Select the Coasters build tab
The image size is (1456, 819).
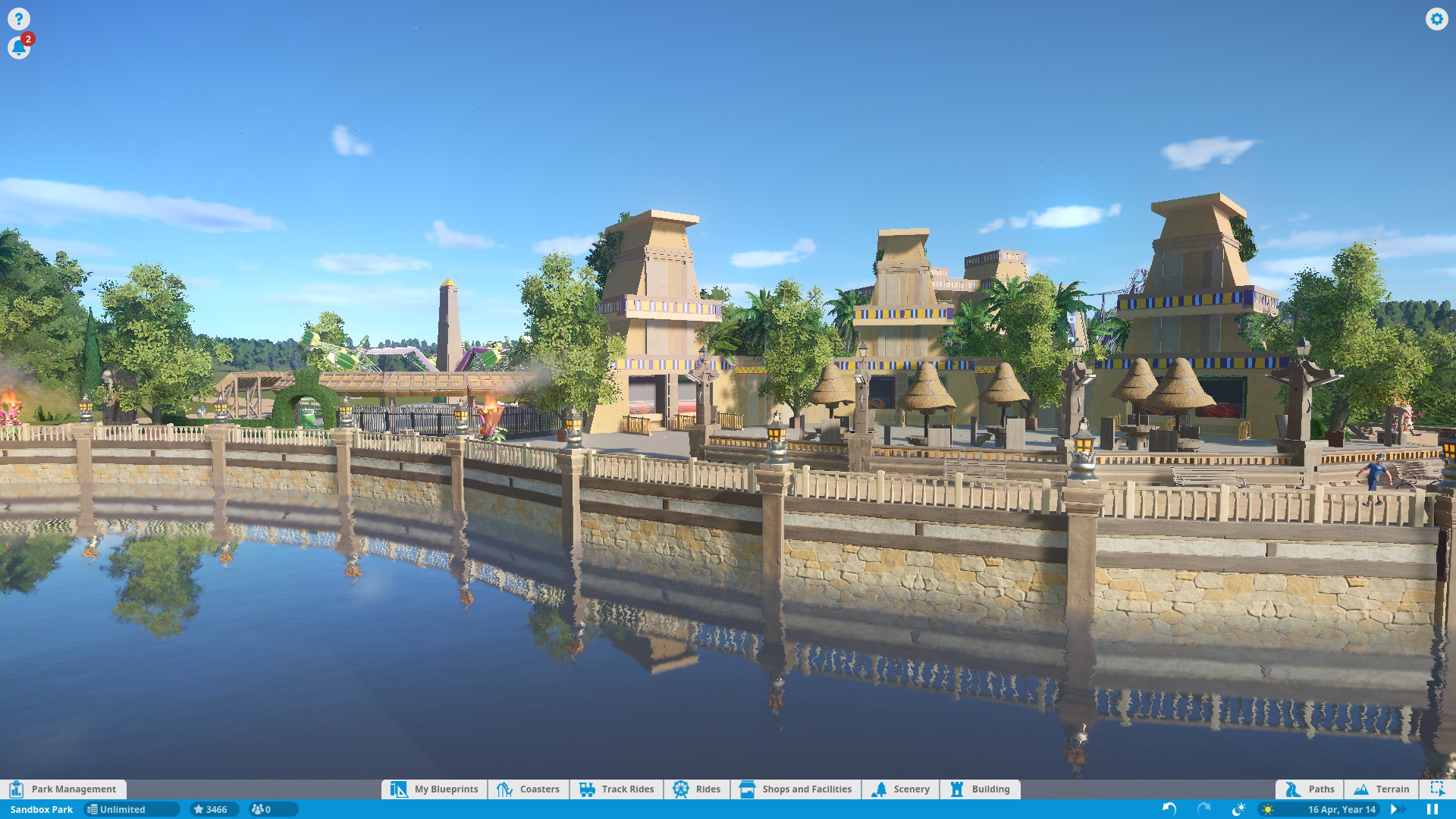pos(529,789)
